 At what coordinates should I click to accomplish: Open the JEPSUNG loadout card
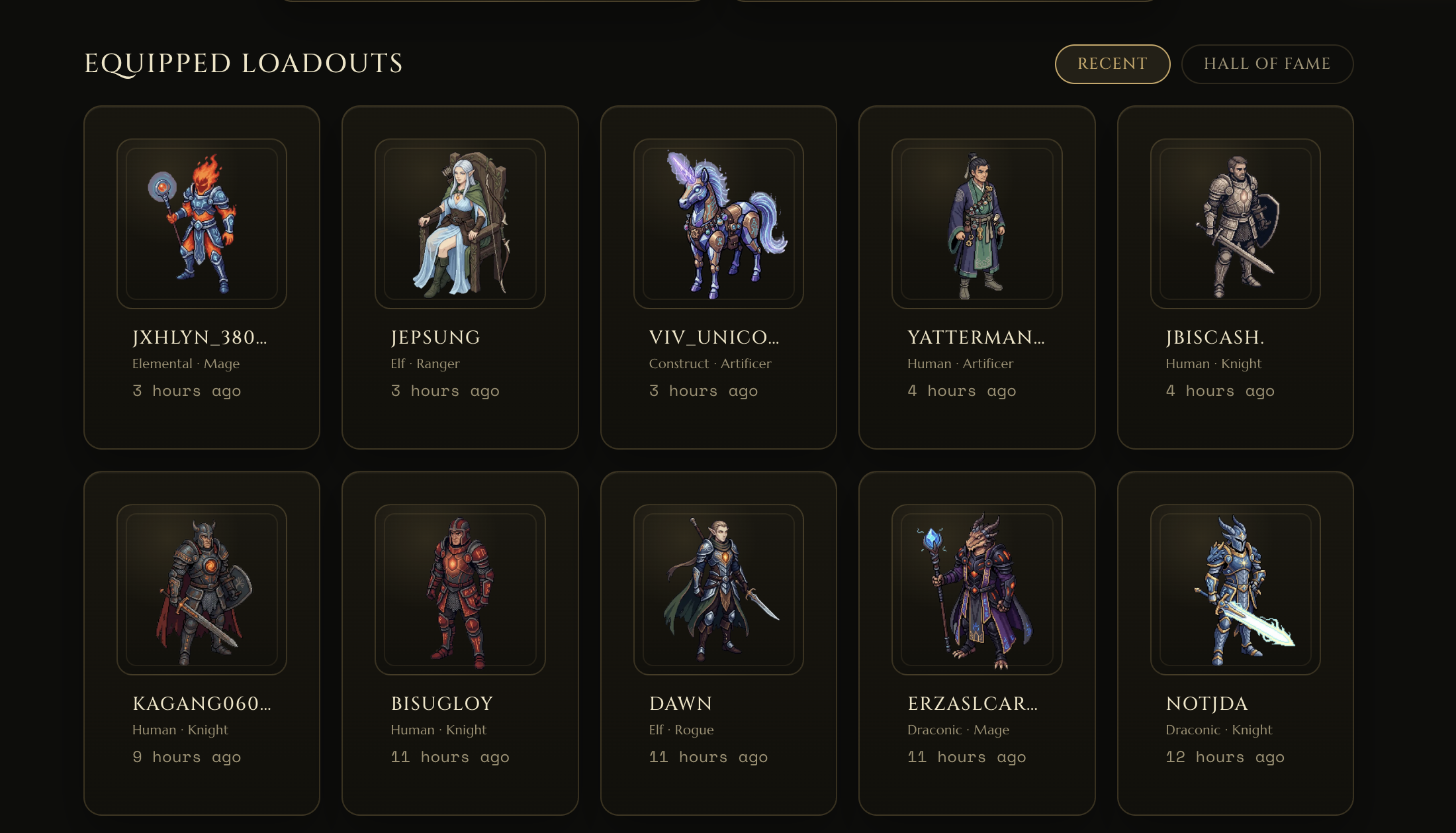click(x=460, y=275)
